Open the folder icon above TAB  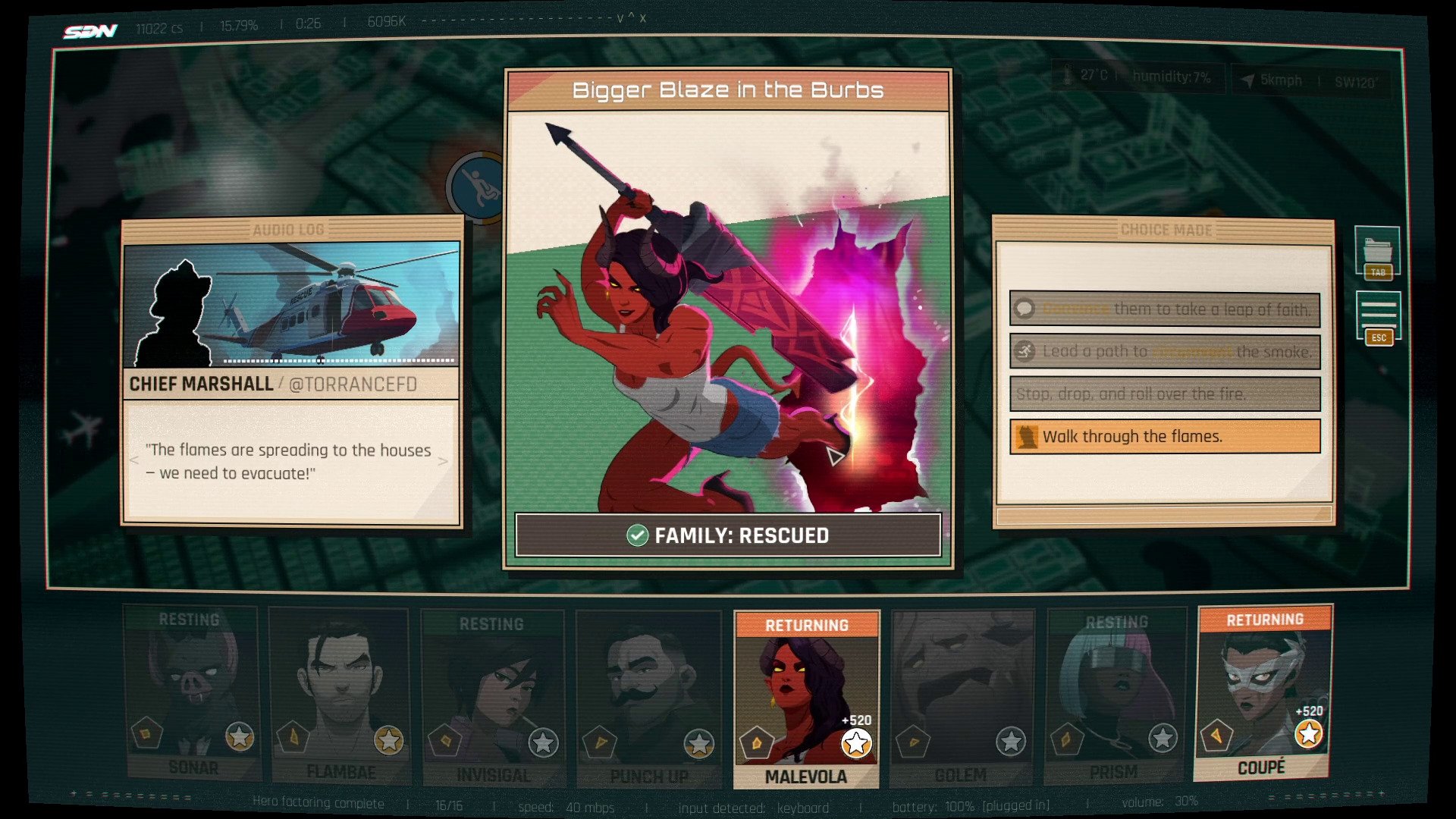[x=1377, y=249]
